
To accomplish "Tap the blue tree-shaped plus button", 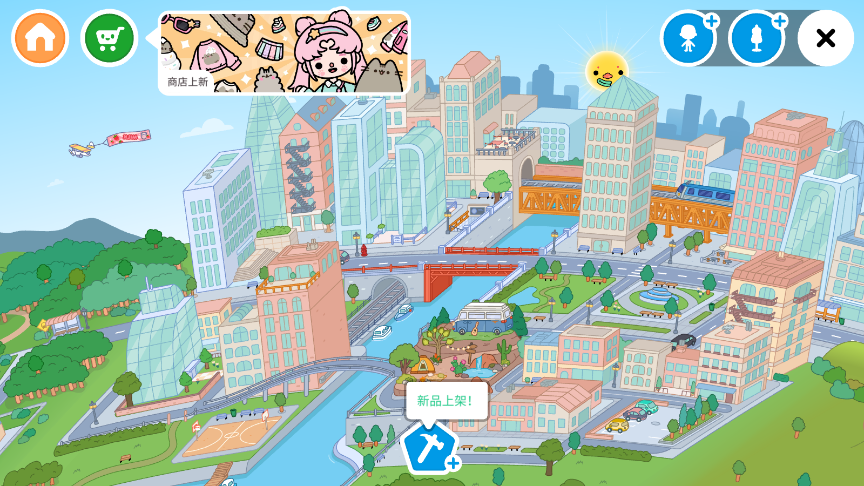I will pos(756,38).
